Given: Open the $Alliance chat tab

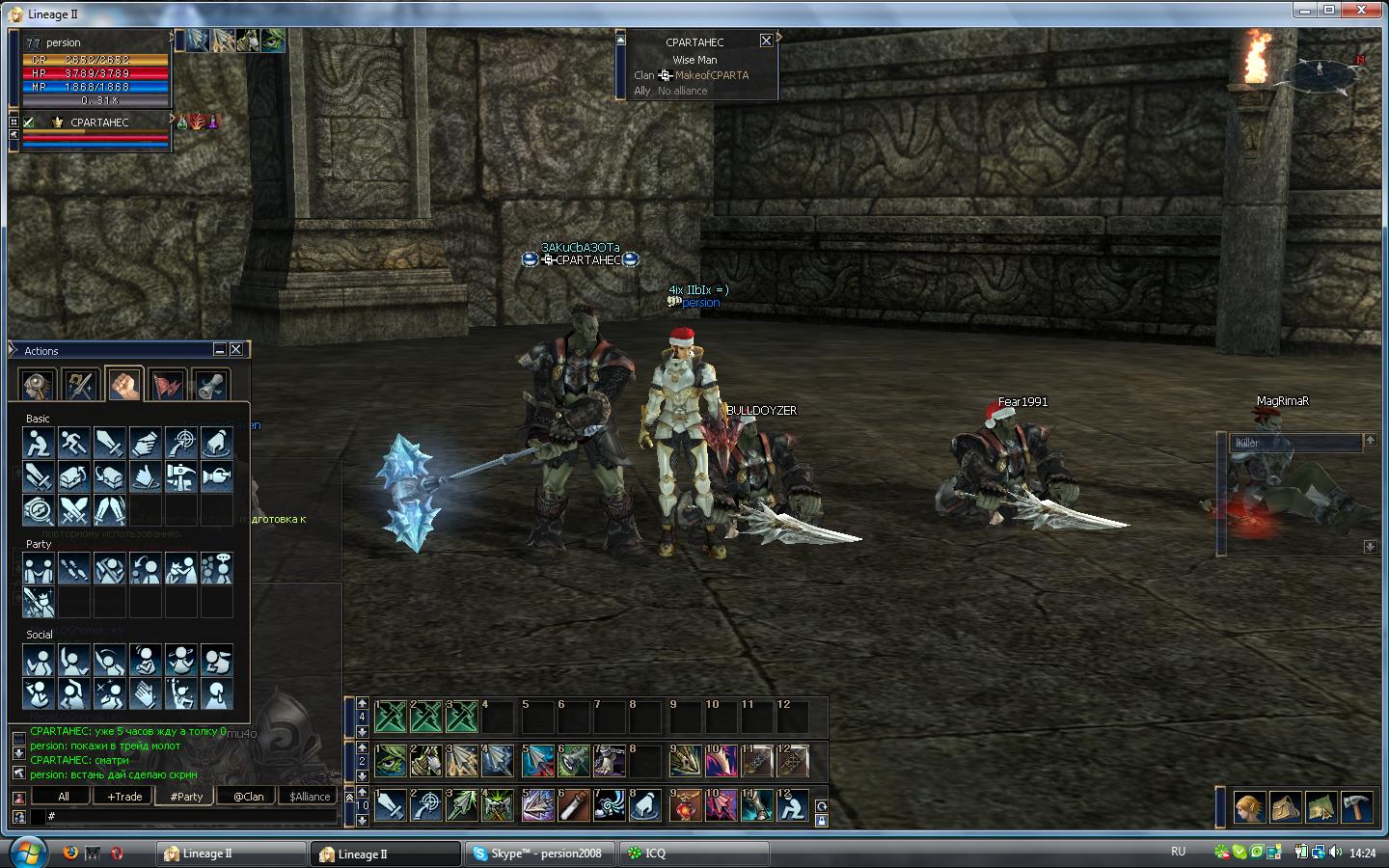Looking at the screenshot, I should (310, 797).
